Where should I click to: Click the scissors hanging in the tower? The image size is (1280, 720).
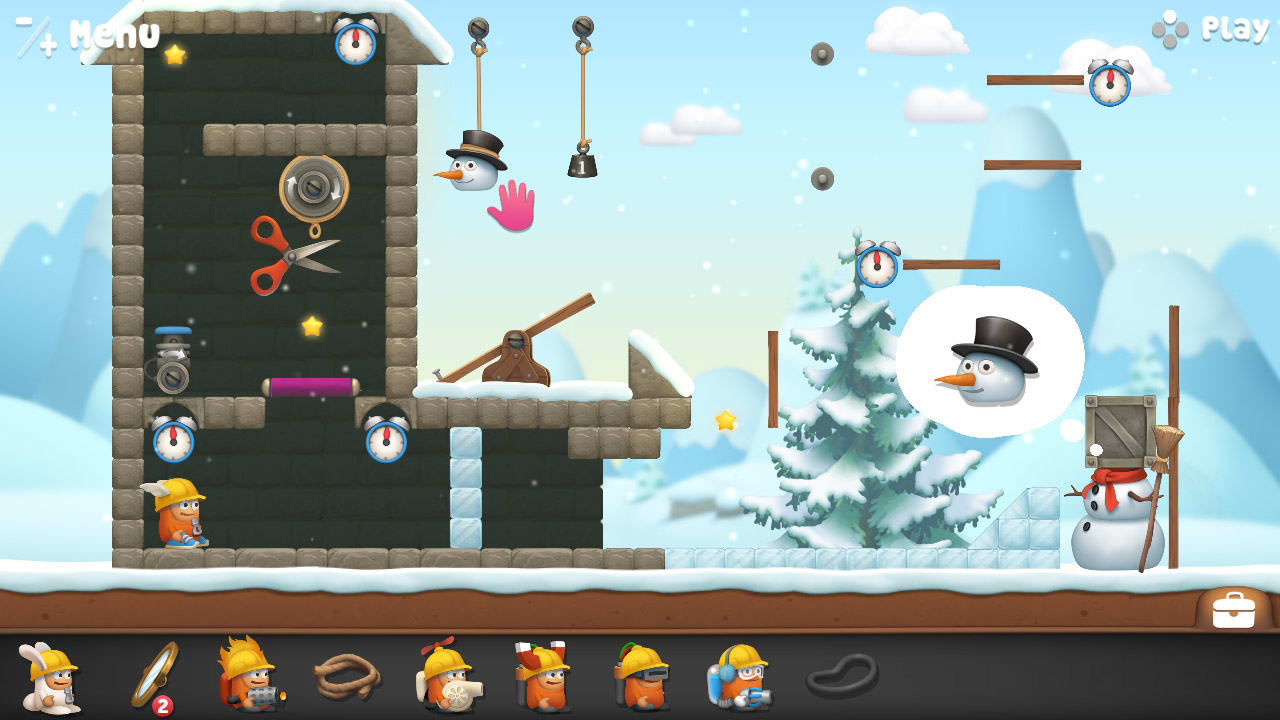coord(295,255)
